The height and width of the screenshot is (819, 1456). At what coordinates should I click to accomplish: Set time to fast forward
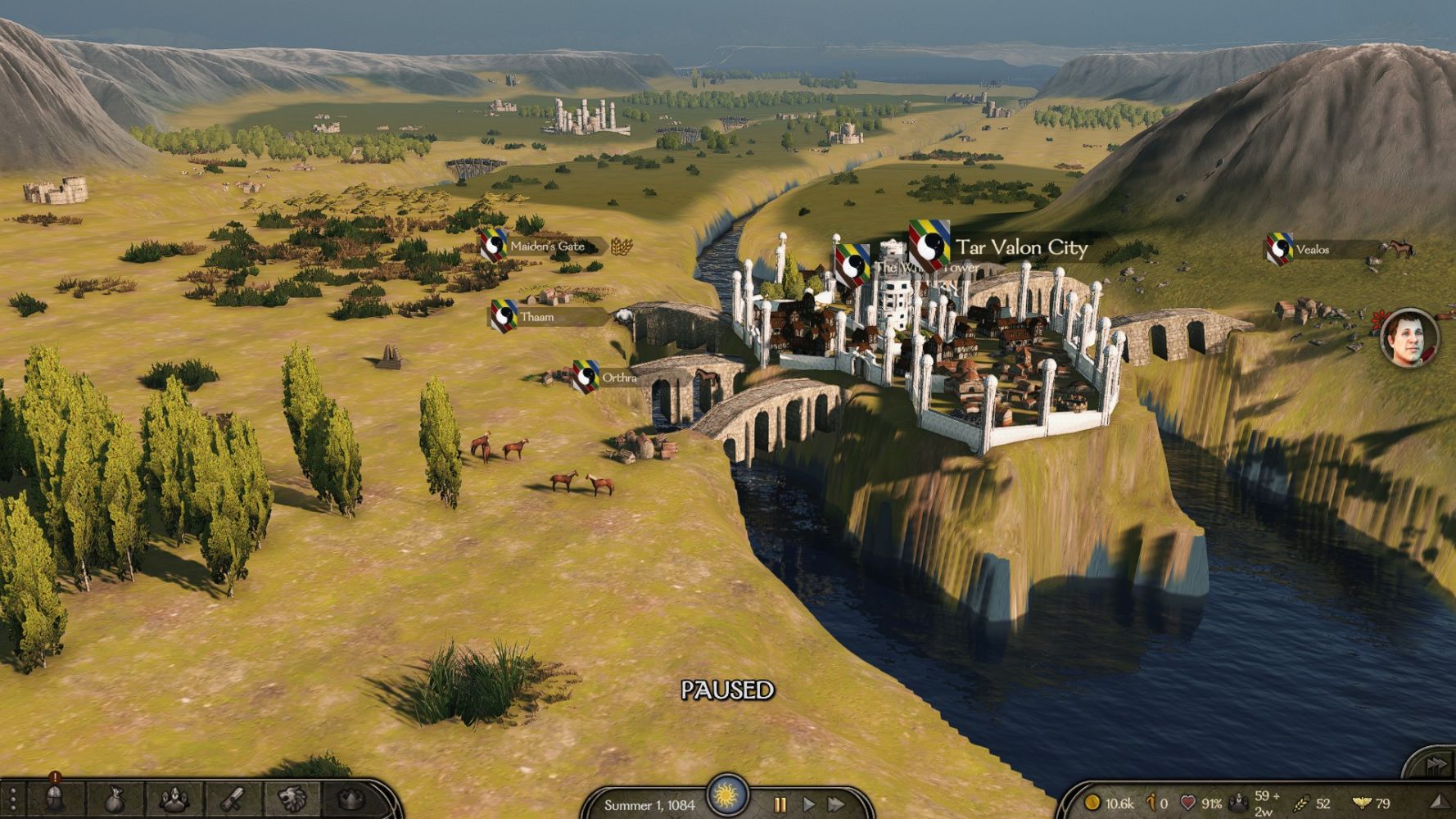click(x=836, y=804)
